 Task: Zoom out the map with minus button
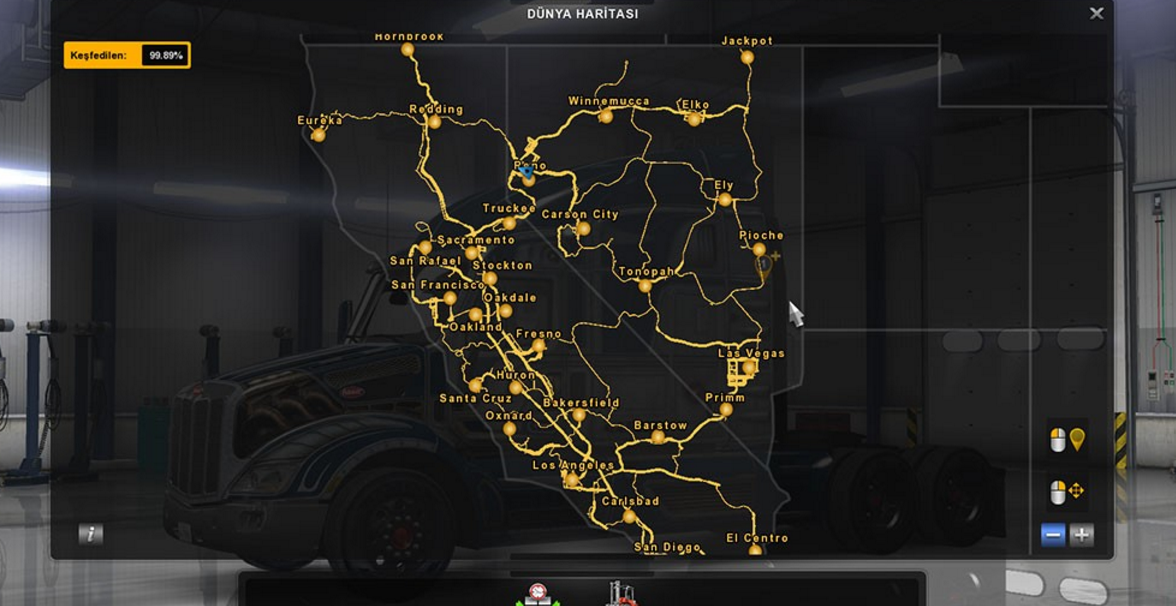click(1053, 535)
